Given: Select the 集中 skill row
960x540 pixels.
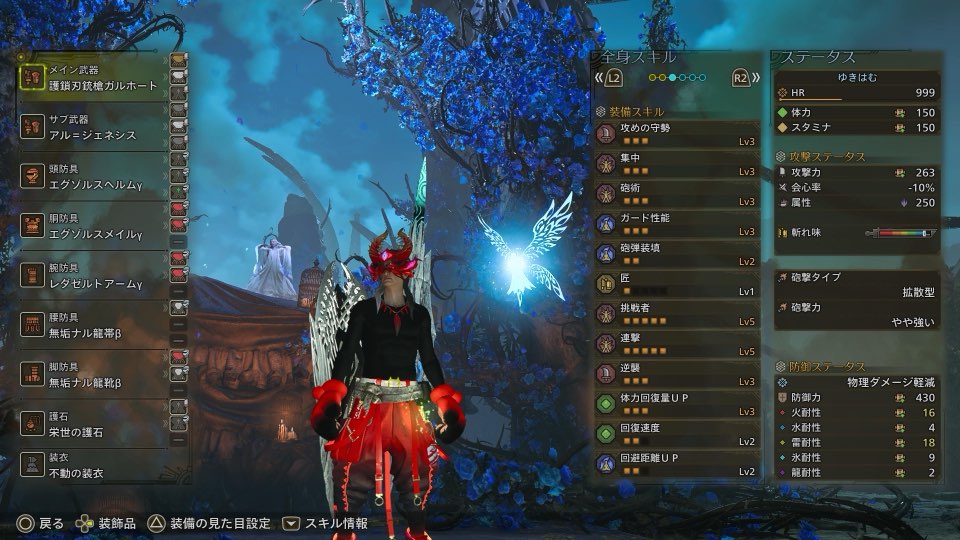Looking at the screenshot, I should point(676,165).
